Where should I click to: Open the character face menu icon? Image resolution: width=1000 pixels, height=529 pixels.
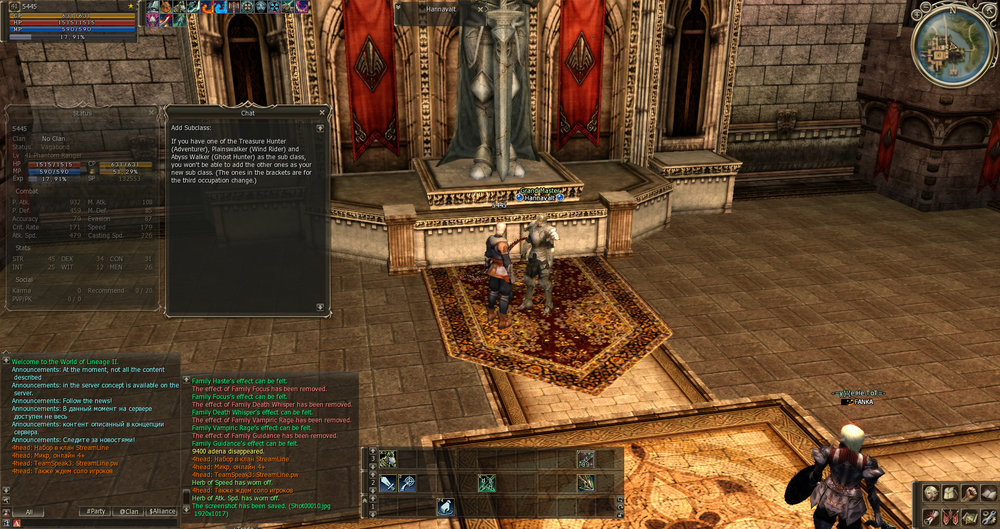pos(931,493)
